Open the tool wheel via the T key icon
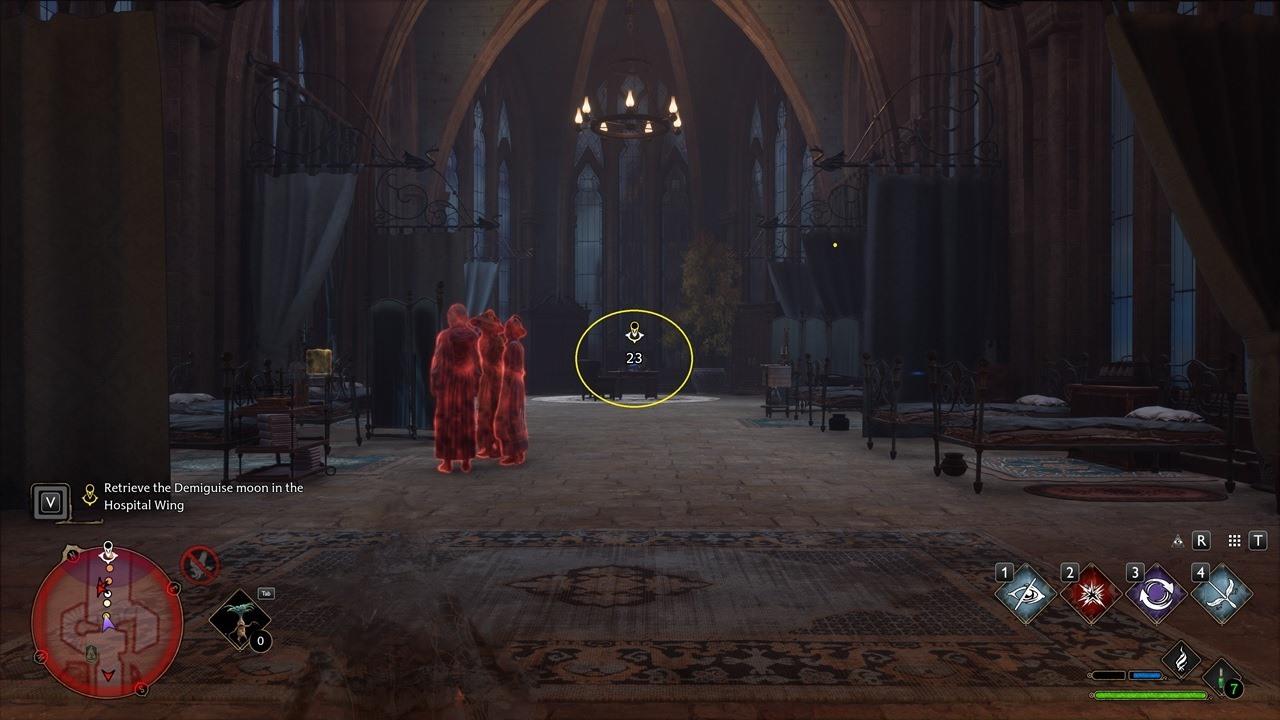 (x=1256, y=541)
